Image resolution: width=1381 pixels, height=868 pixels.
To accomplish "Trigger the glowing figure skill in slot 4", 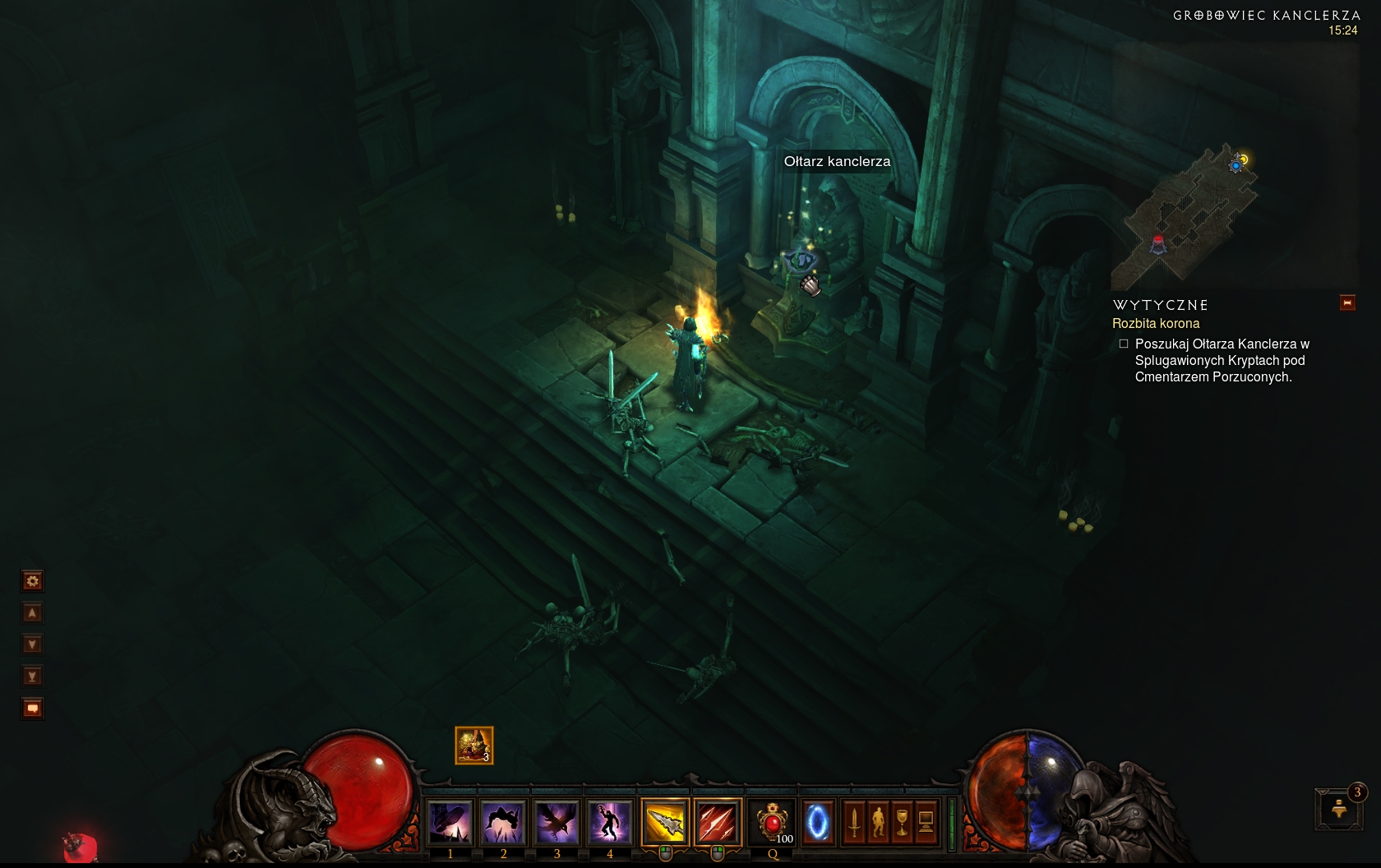I will click(x=610, y=821).
